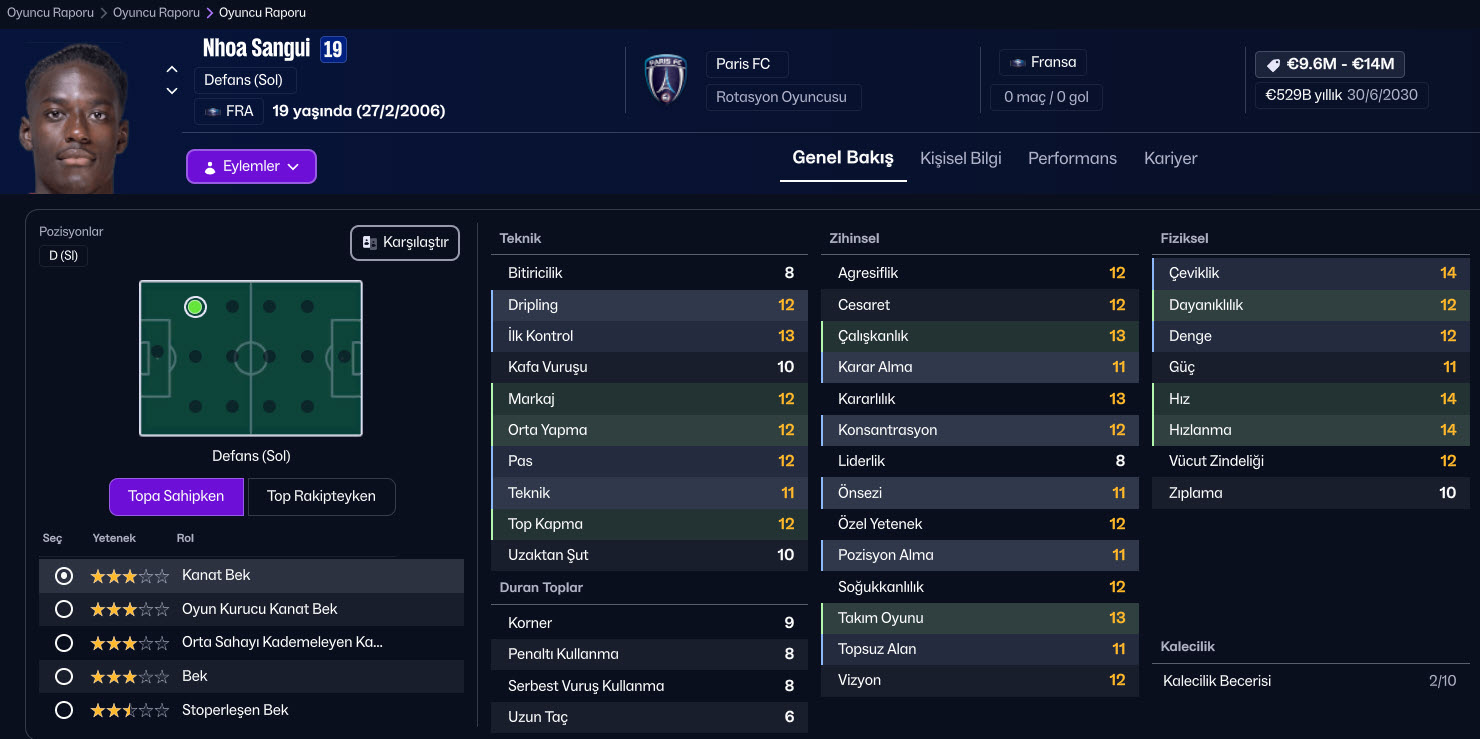
Task: Choose the Oyun Kurucu Kanat Bek role
Action: (64, 609)
